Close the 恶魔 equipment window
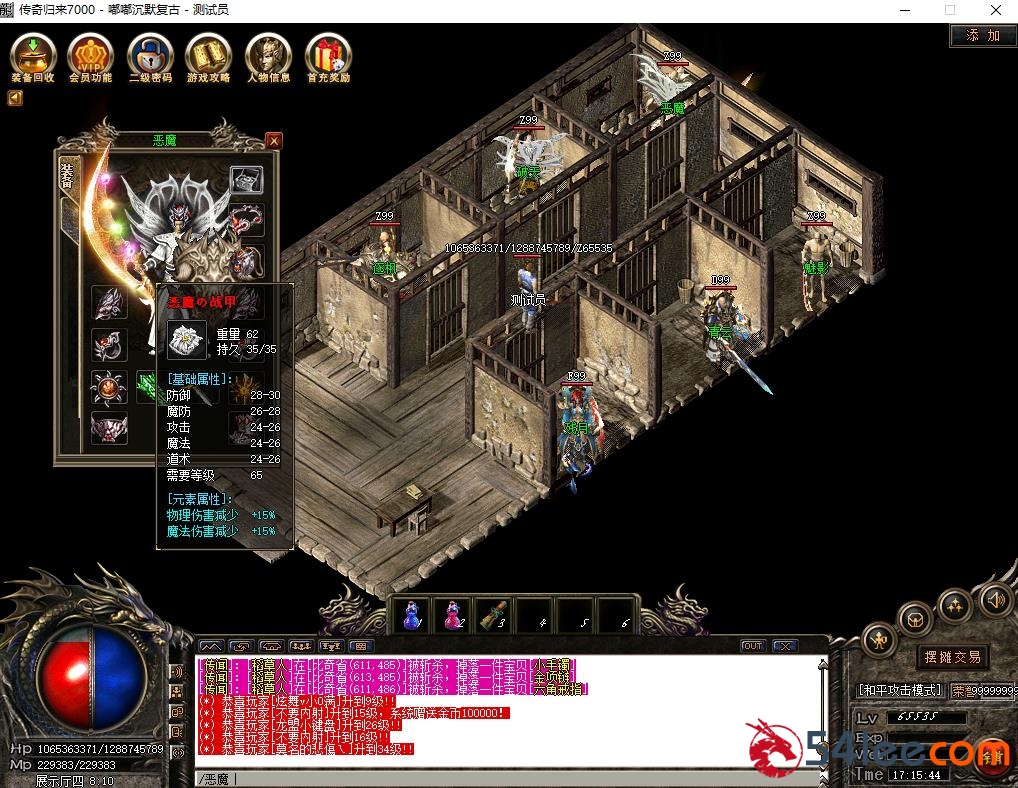 (x=274, y=141)
